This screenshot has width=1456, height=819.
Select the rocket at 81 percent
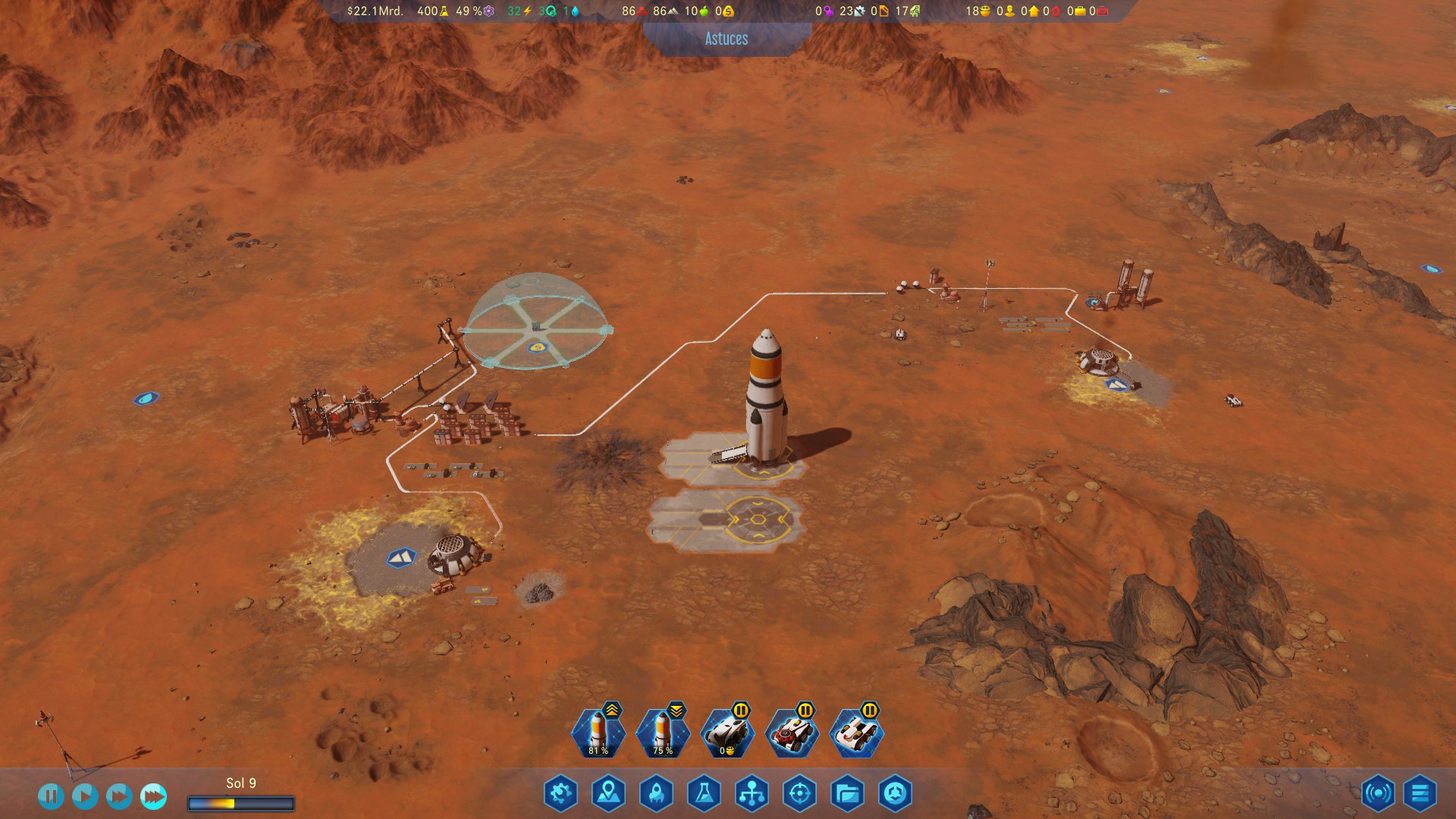pos(598,733)
